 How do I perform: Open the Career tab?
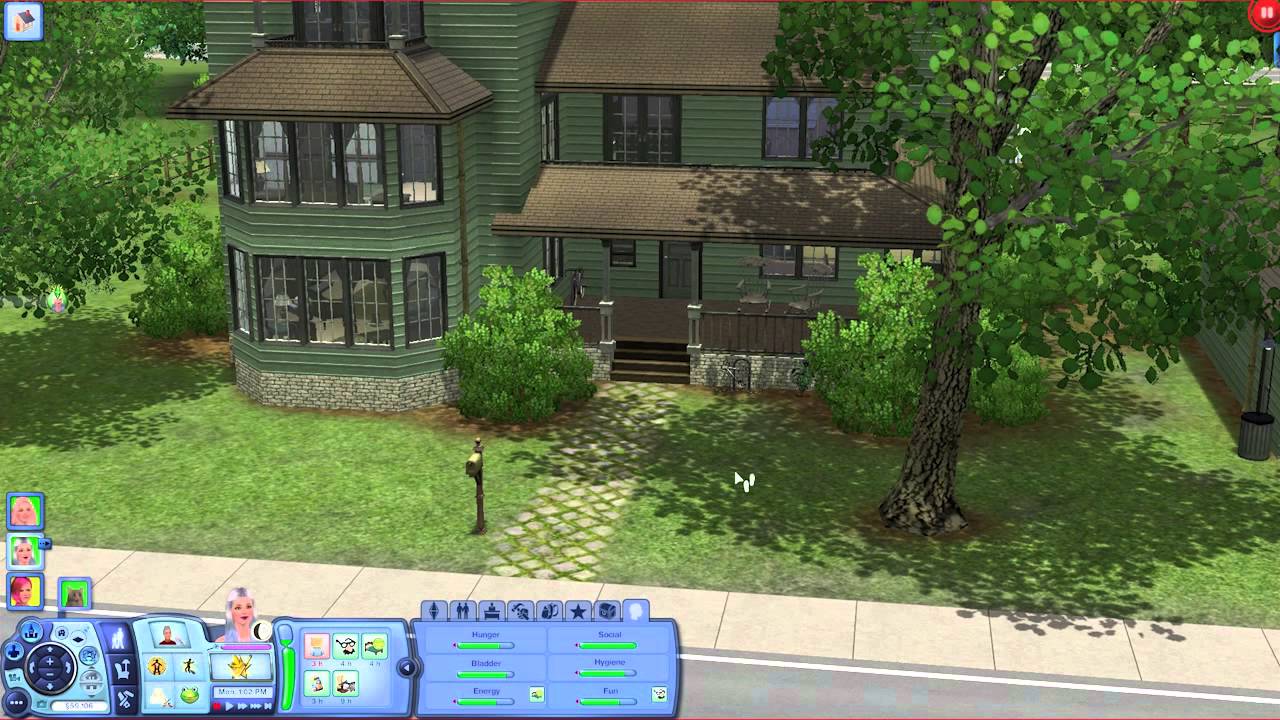click(492, 608)
